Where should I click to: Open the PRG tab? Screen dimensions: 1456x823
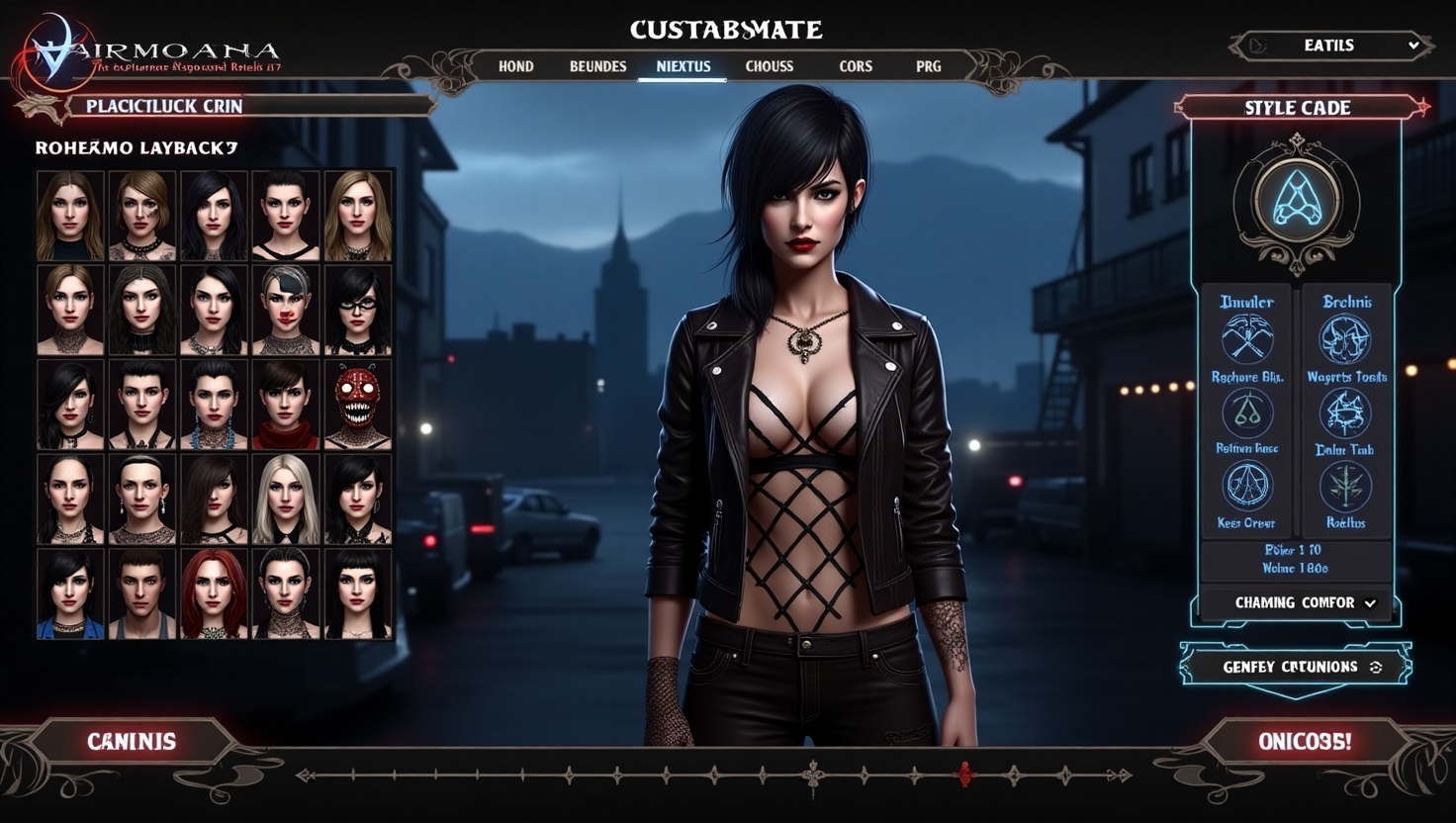pos(928,66)
